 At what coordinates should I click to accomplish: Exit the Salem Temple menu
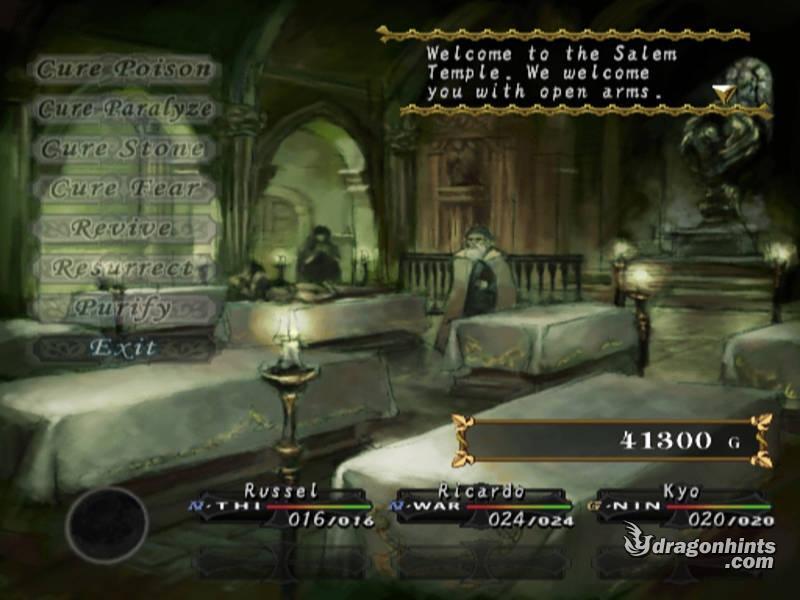(x=124, y=348)
